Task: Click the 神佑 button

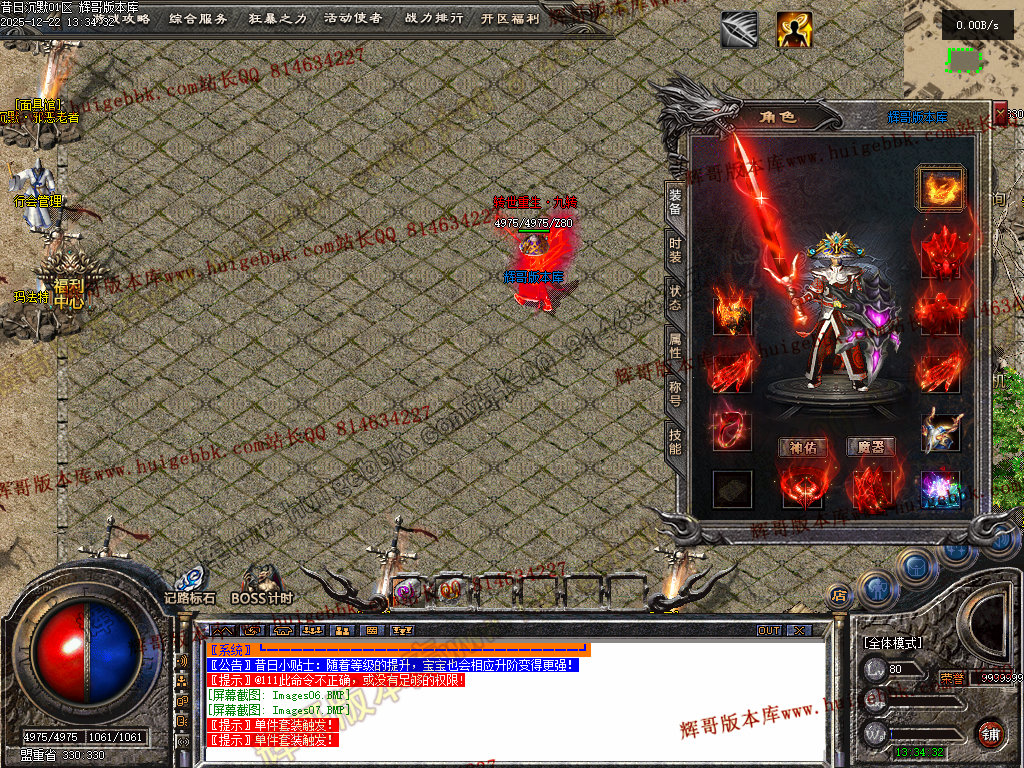Action: tap(802, 447)
